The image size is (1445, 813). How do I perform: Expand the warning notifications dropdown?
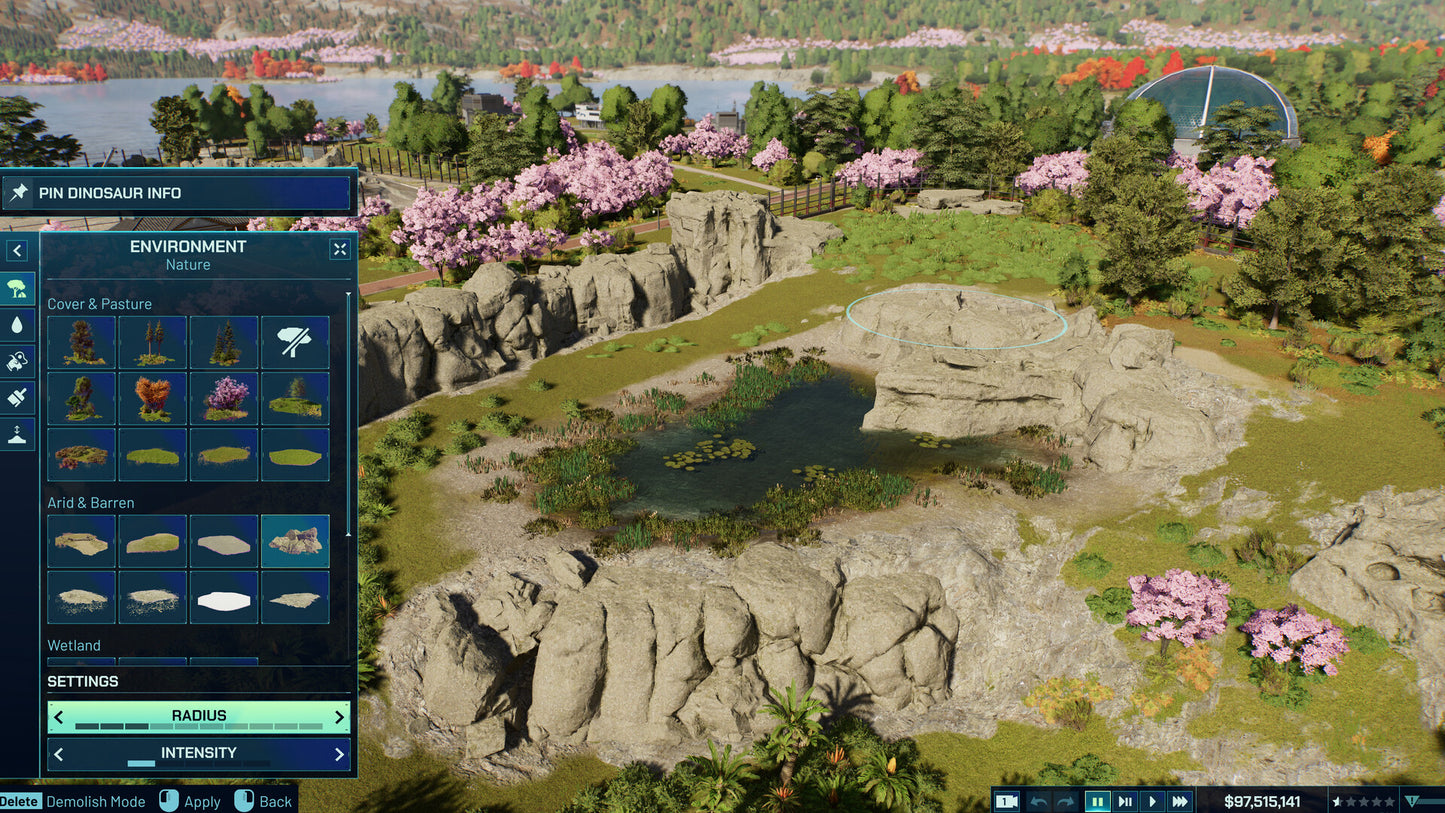coord(1414,801)
